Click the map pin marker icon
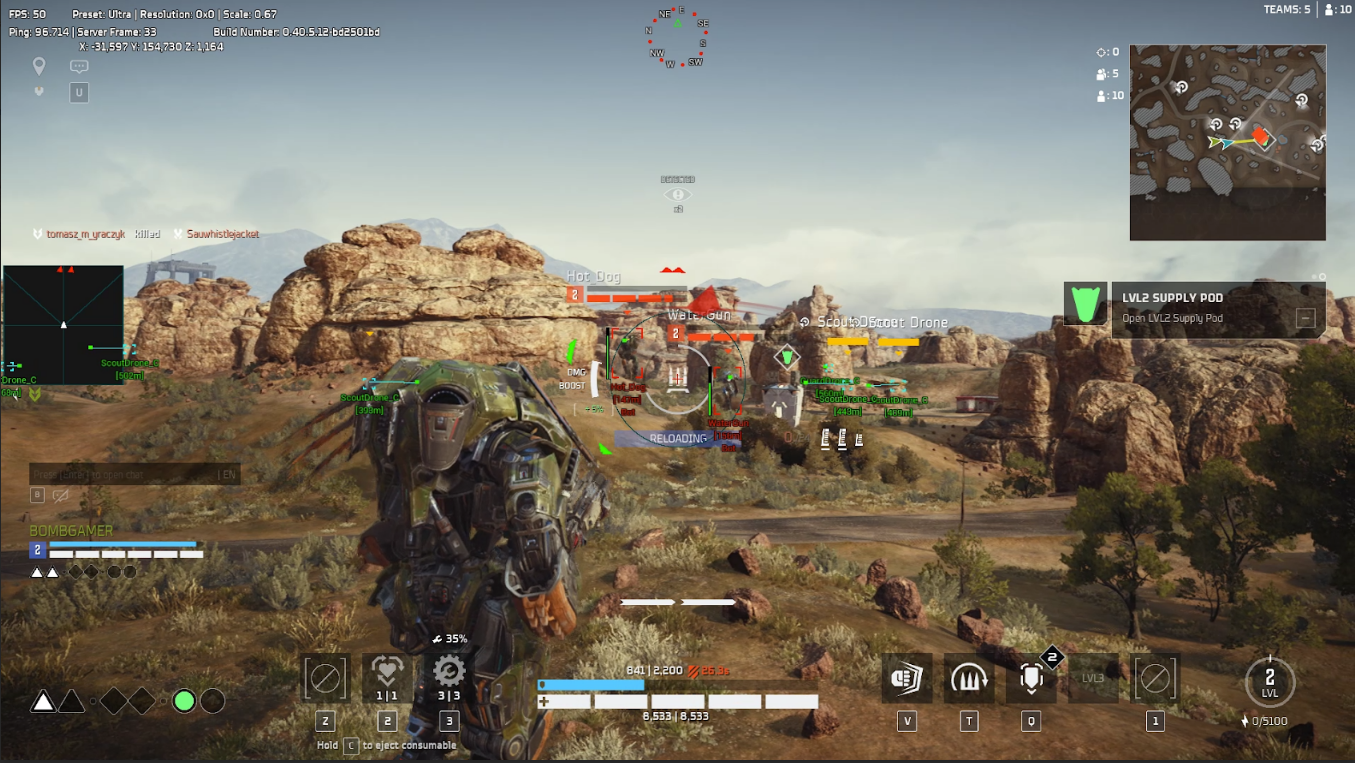The height and width of the screenshot is (763, 1355). tap(39, 67)
